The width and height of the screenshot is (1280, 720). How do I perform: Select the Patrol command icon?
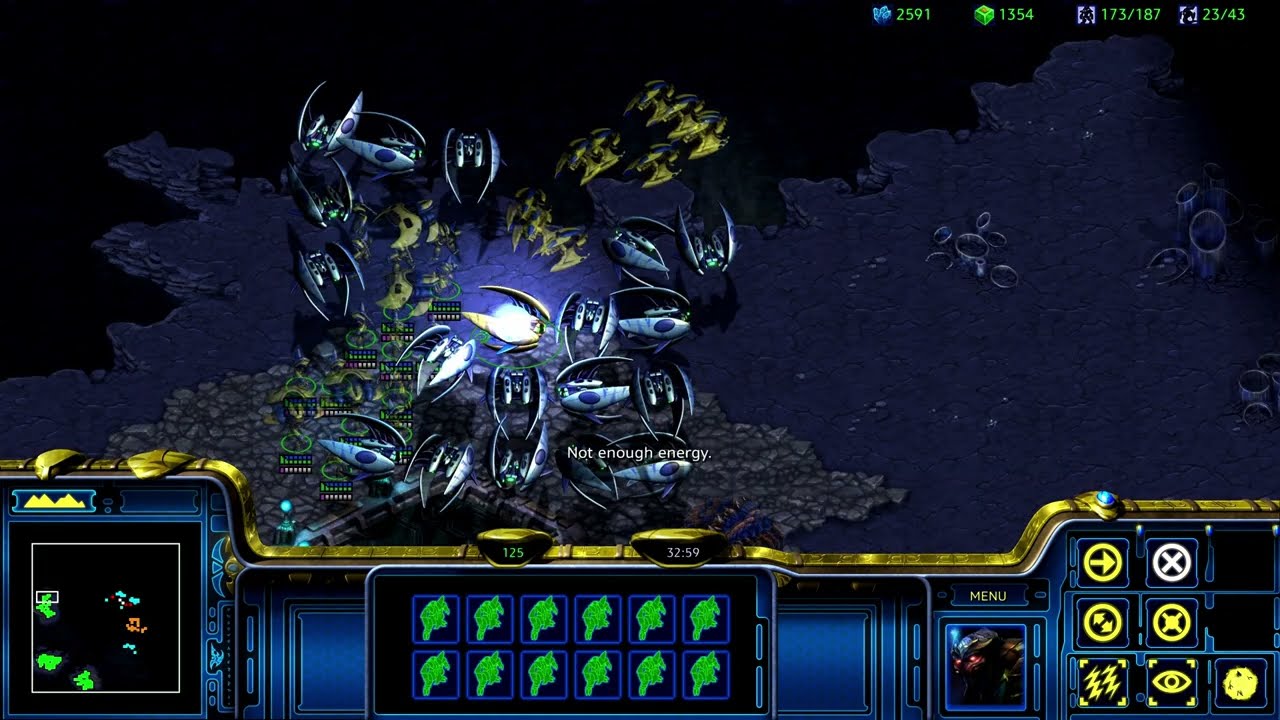coord(1103,624)
